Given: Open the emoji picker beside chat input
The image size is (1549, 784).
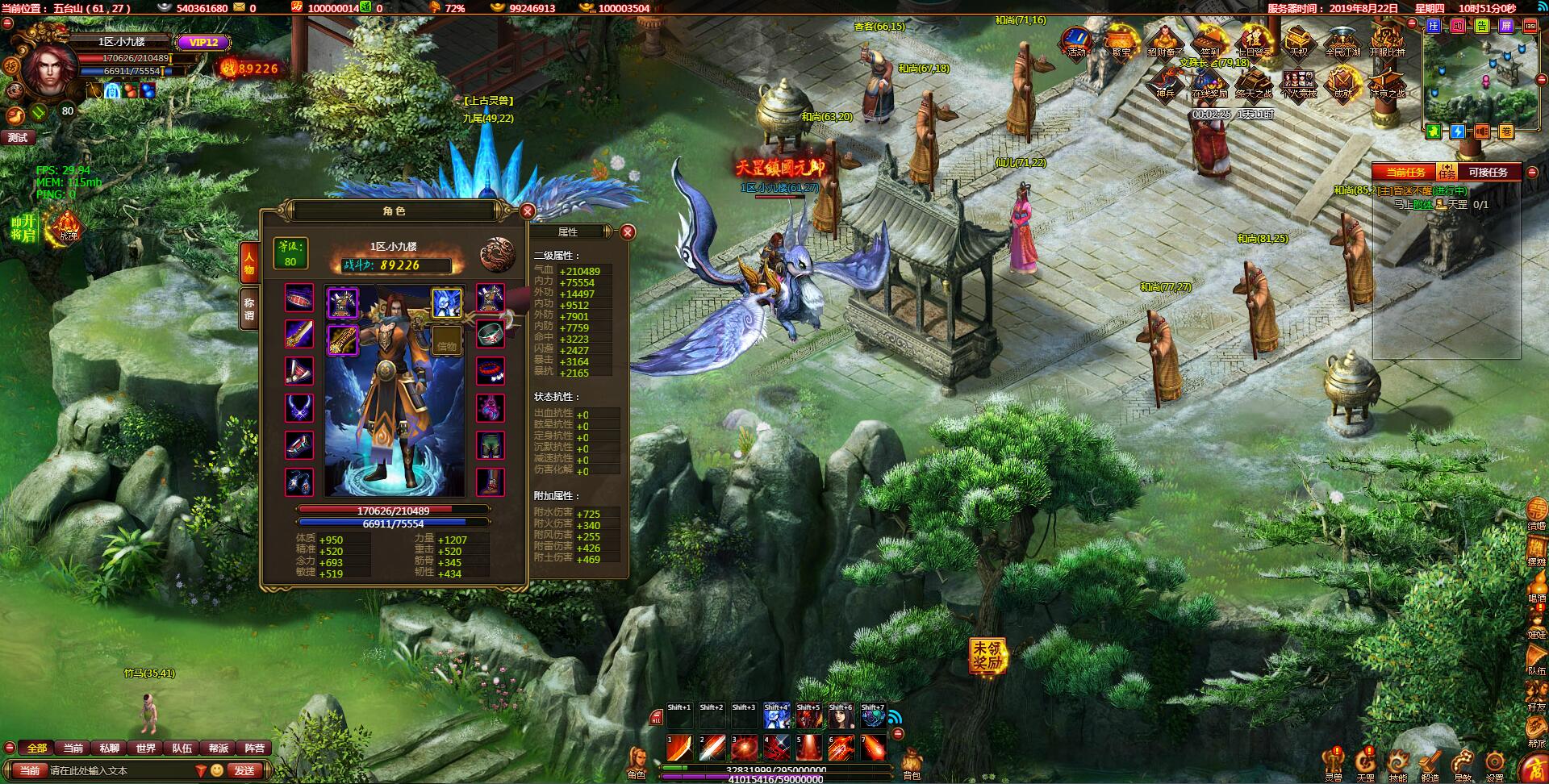Looking at the screenshot, I should coord(216,770).
